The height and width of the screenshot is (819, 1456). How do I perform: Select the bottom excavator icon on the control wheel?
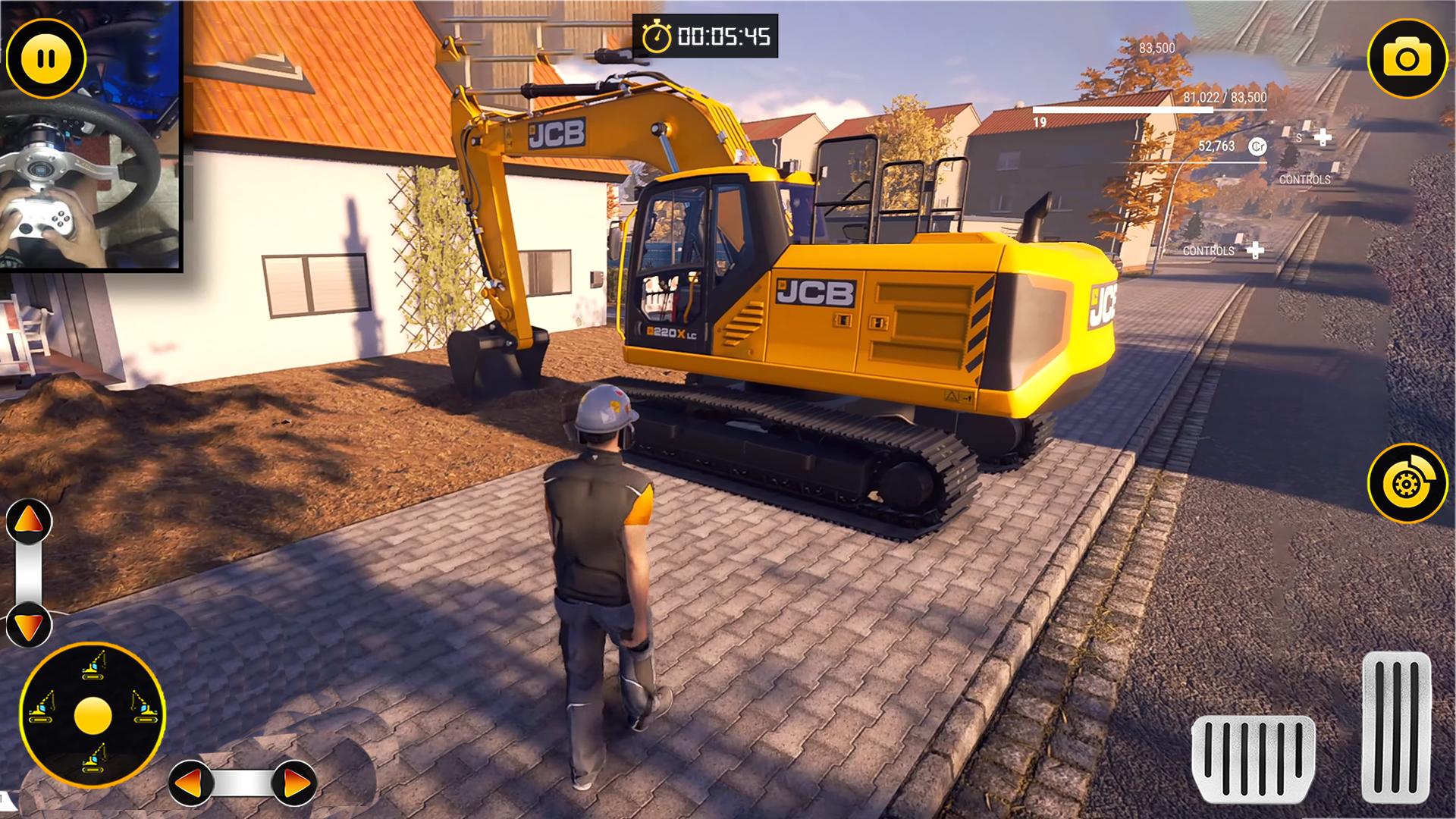pos(93,758)
